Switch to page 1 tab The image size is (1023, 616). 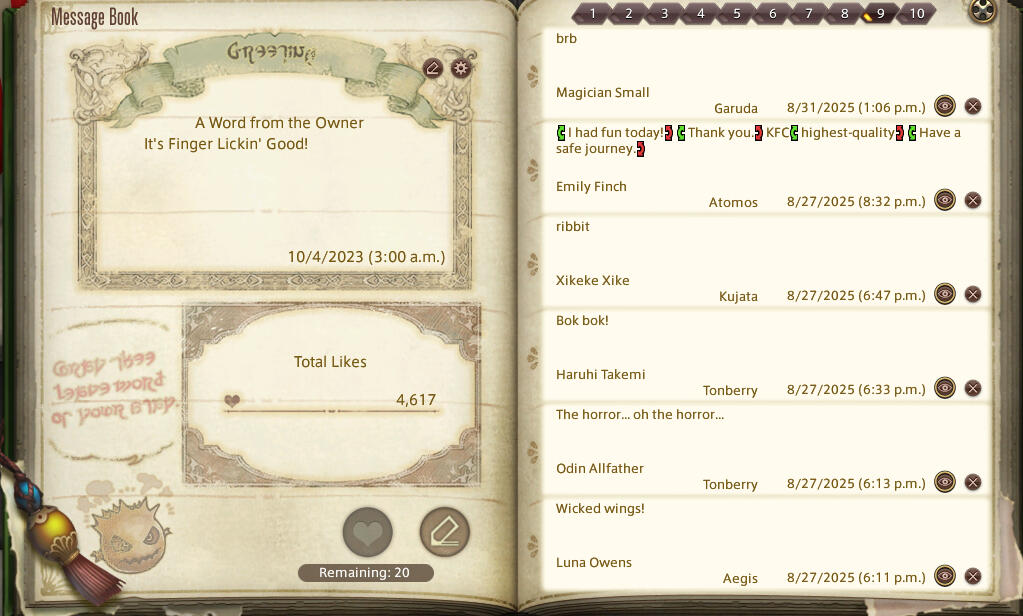point(592,14)
